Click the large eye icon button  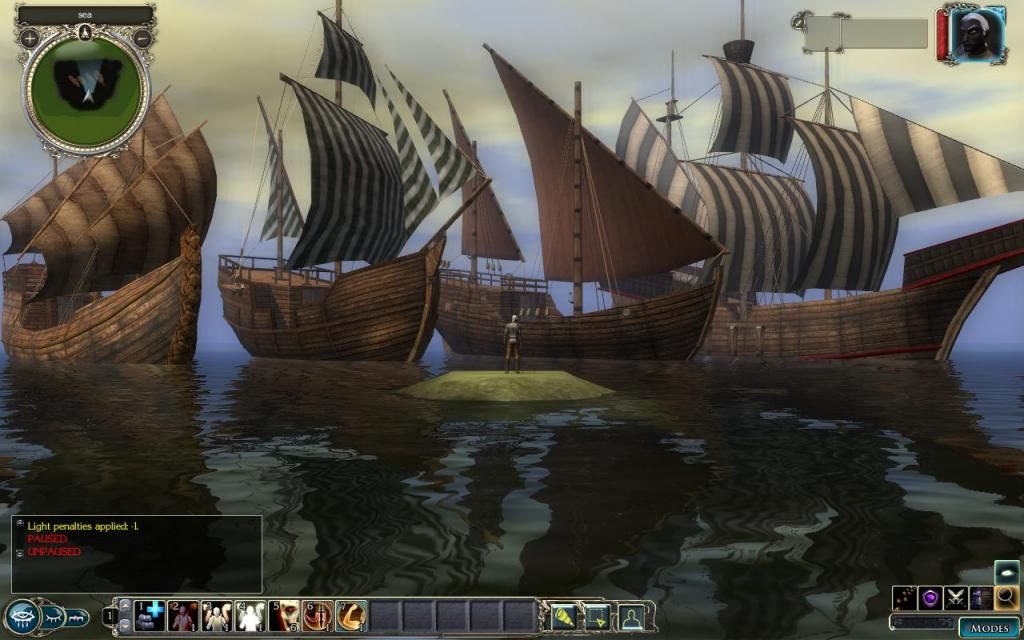point(21,616)
